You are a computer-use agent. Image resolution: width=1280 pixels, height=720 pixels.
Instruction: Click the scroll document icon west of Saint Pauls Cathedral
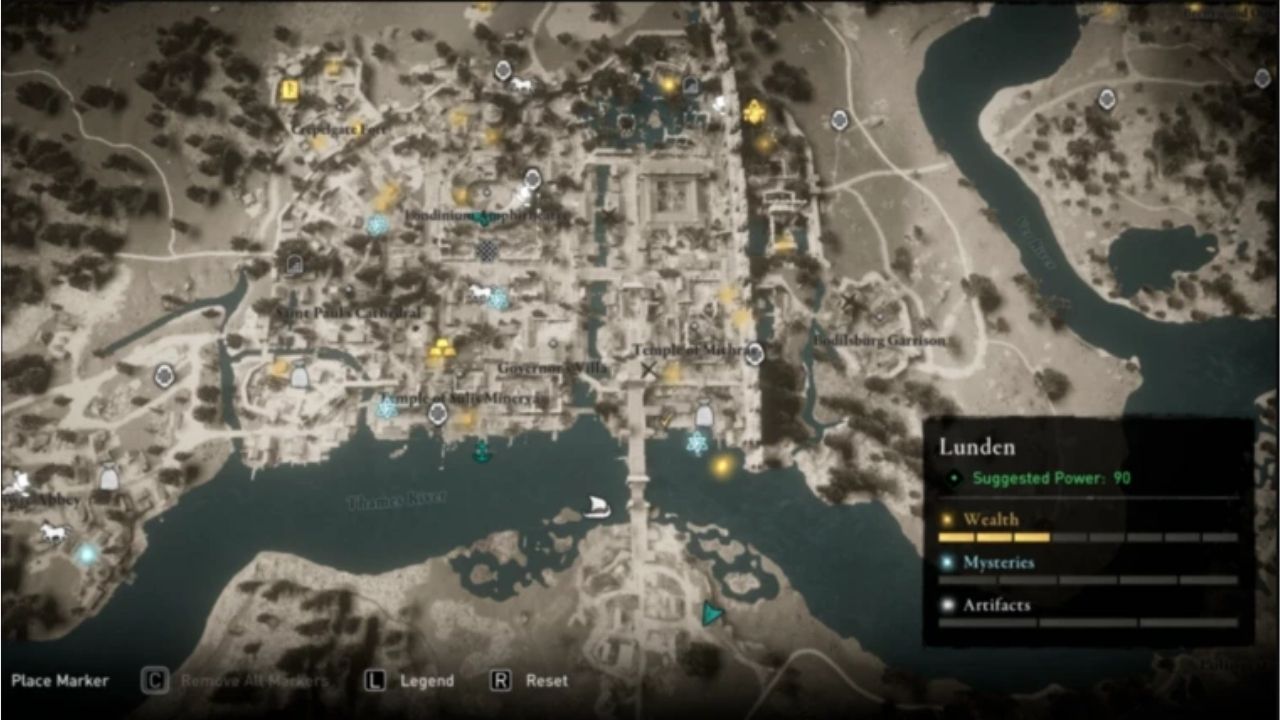[x=294, y=262]
